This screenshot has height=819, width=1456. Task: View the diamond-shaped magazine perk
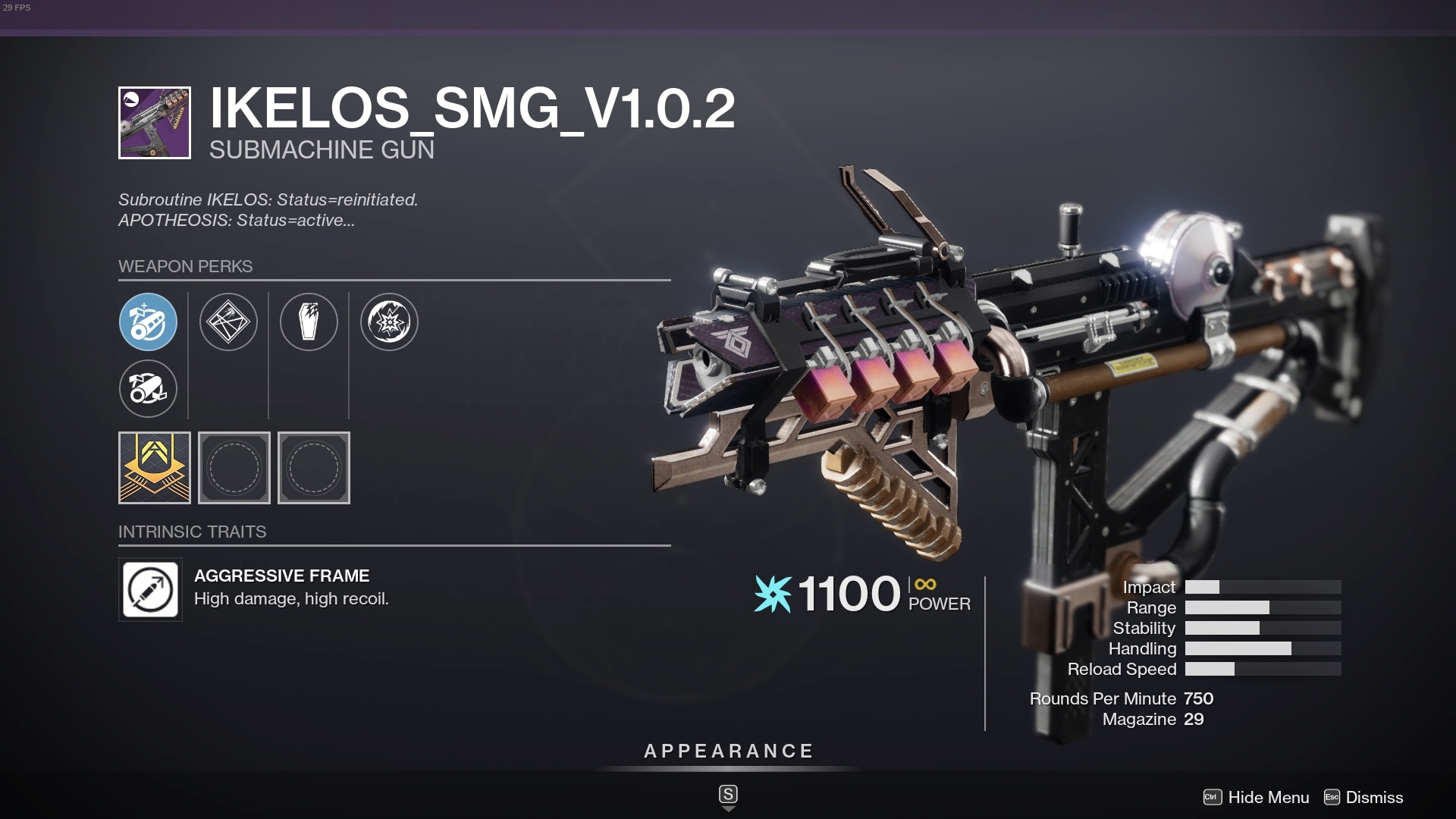229,322
